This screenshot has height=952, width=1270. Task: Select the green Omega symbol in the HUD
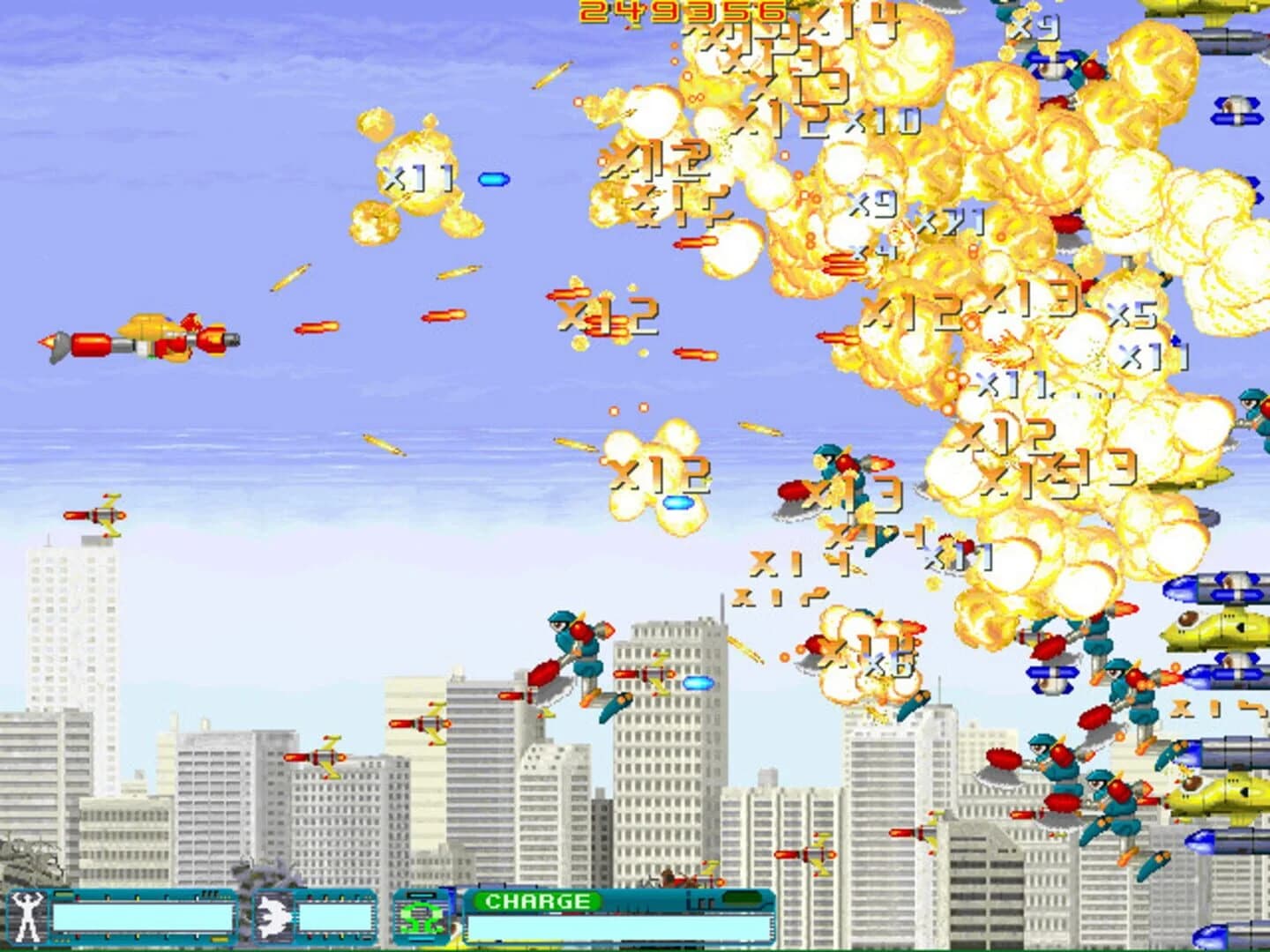422,917
